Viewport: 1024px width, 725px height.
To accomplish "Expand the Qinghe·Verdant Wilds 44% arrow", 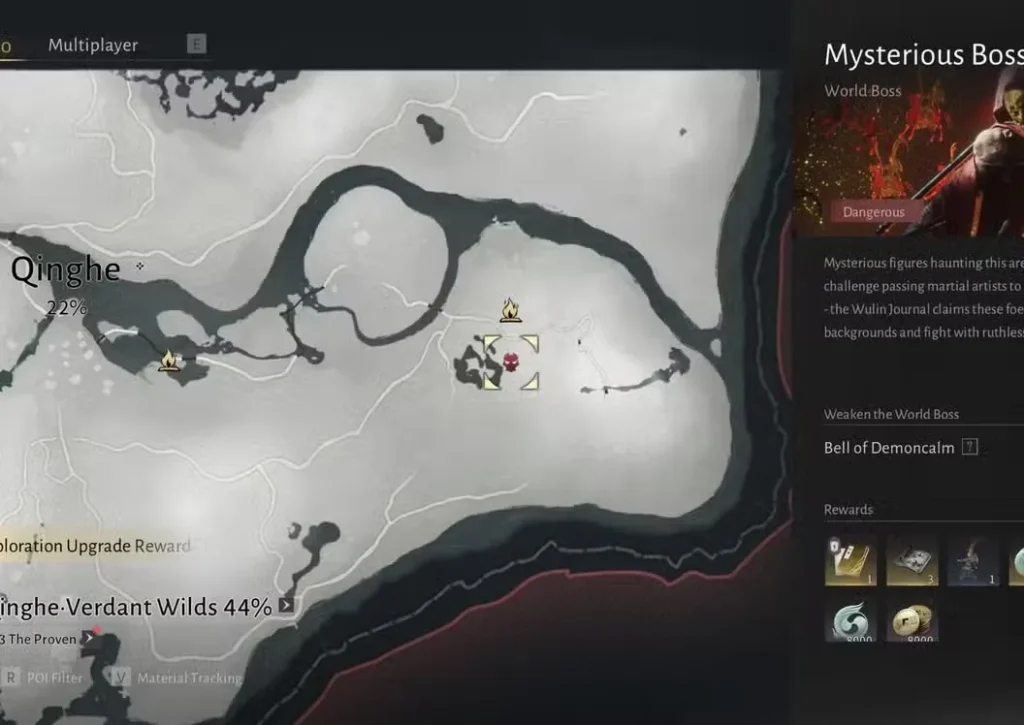I will point(287,605).
